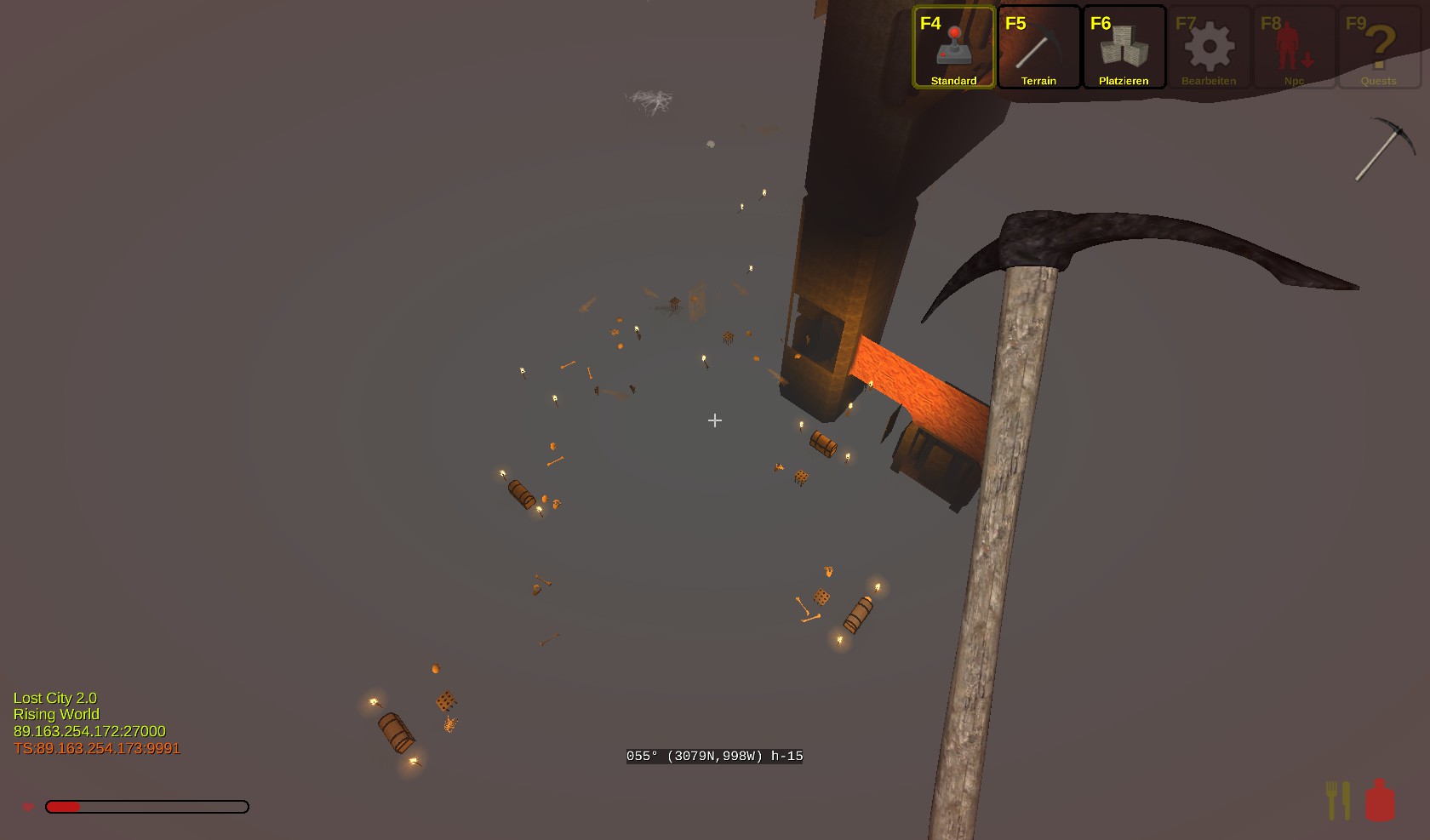1430x840 pixels.
Task: Click the small pickaxe equipped-tool icon
Action: [1385, 149]
